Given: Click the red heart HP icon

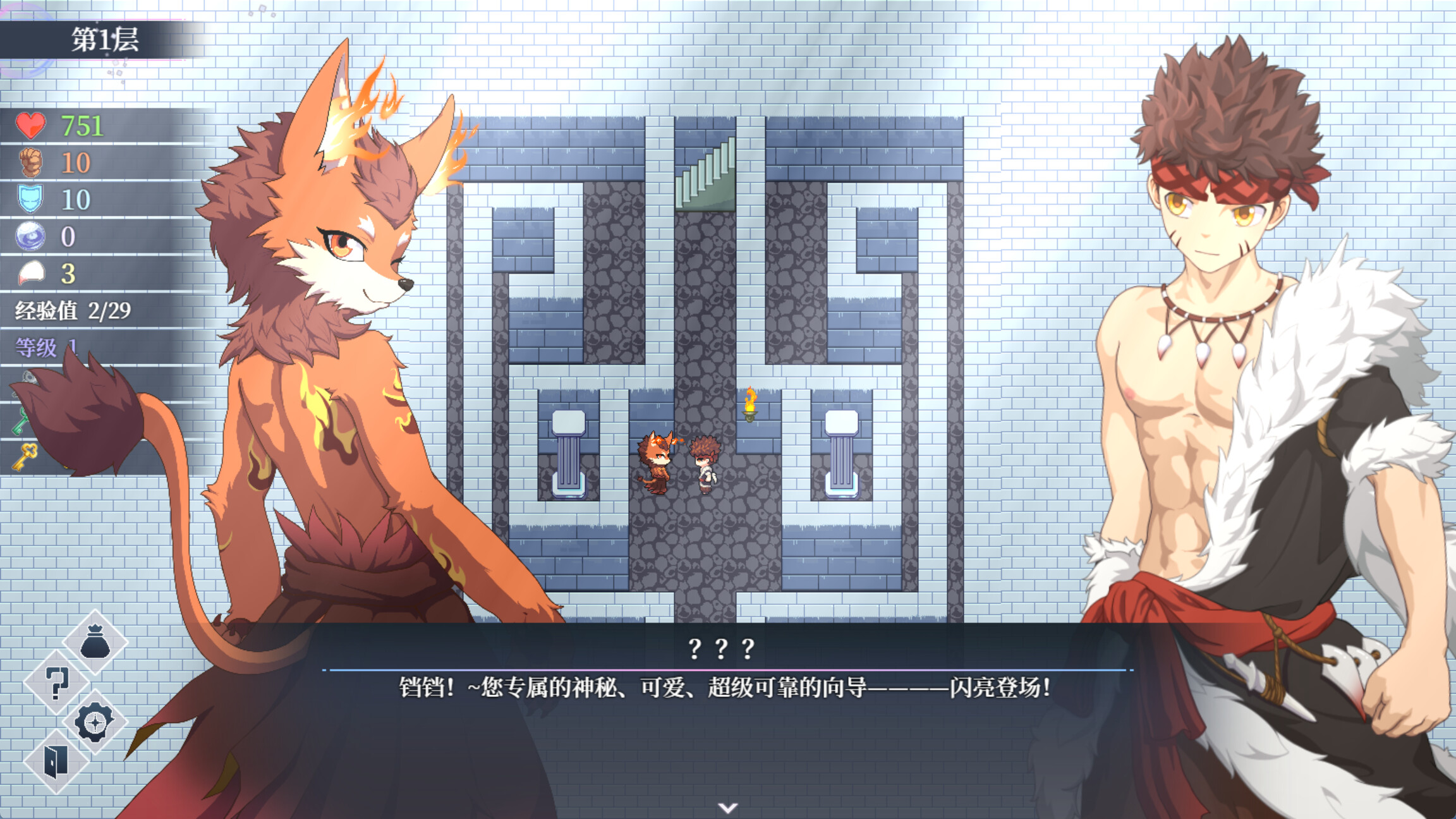Looking at the screenshot, I should (30, 126).
